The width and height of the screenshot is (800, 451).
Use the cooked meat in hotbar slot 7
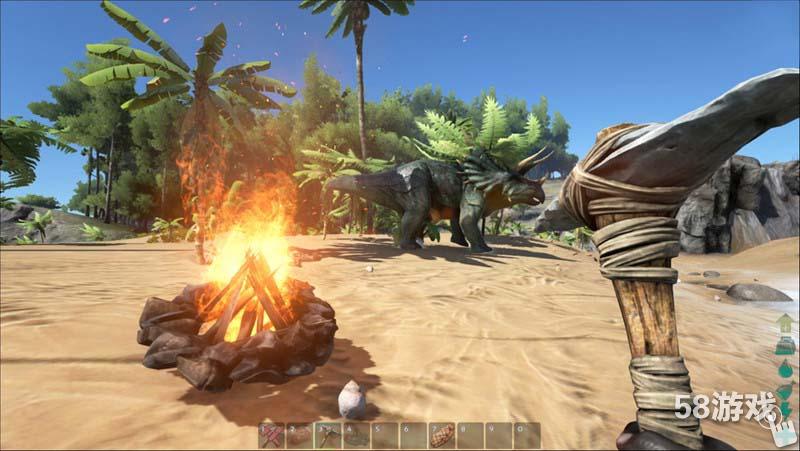coord(441,435)
